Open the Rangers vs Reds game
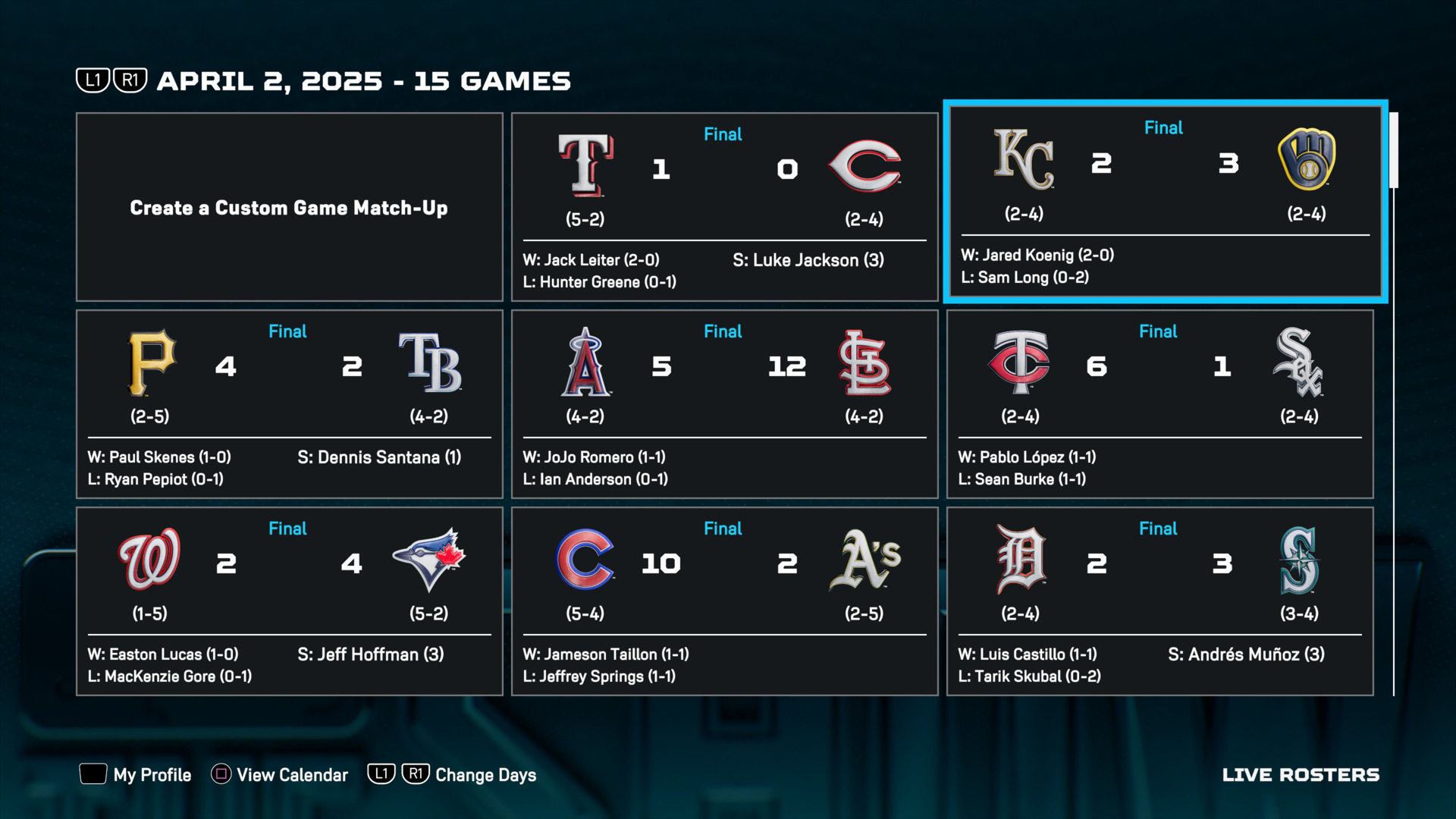 coord(724,207)
